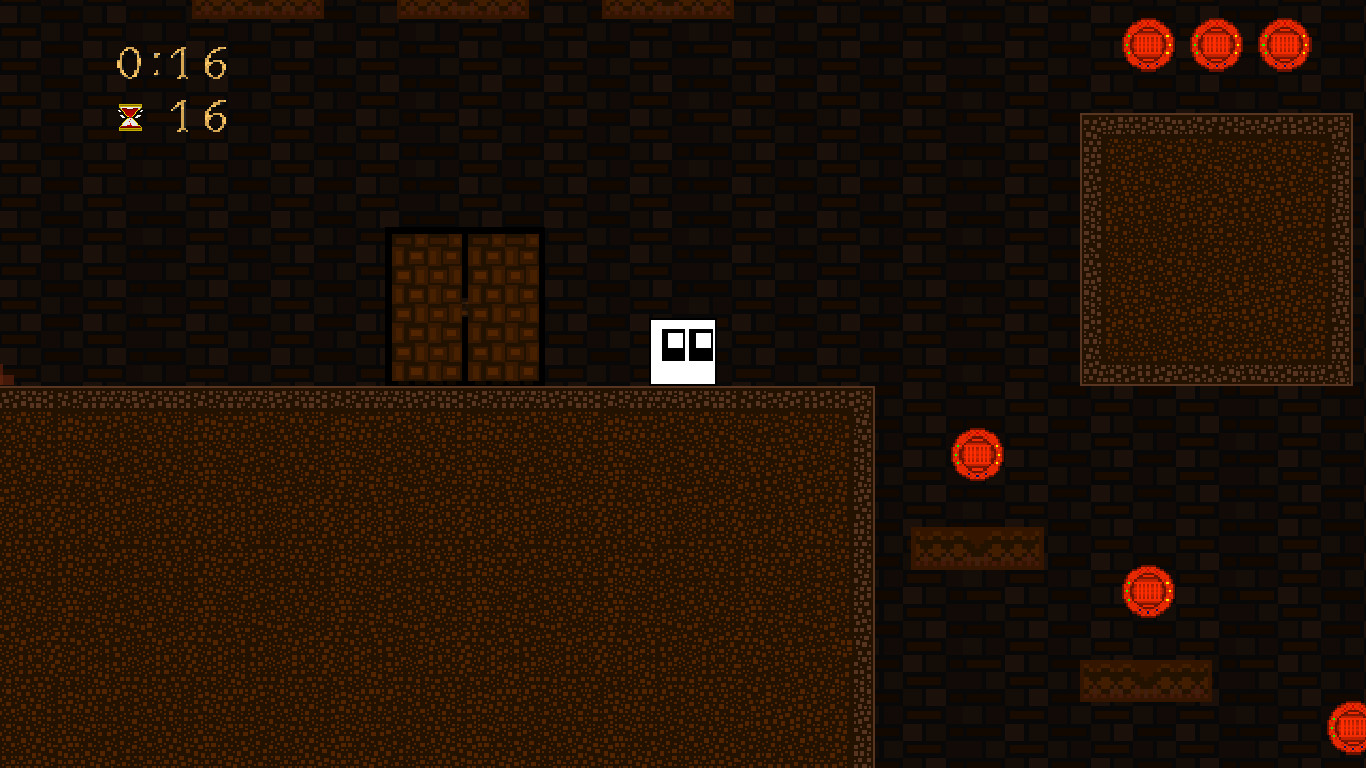Collect the coin floating above the small platform

point(977,455)
